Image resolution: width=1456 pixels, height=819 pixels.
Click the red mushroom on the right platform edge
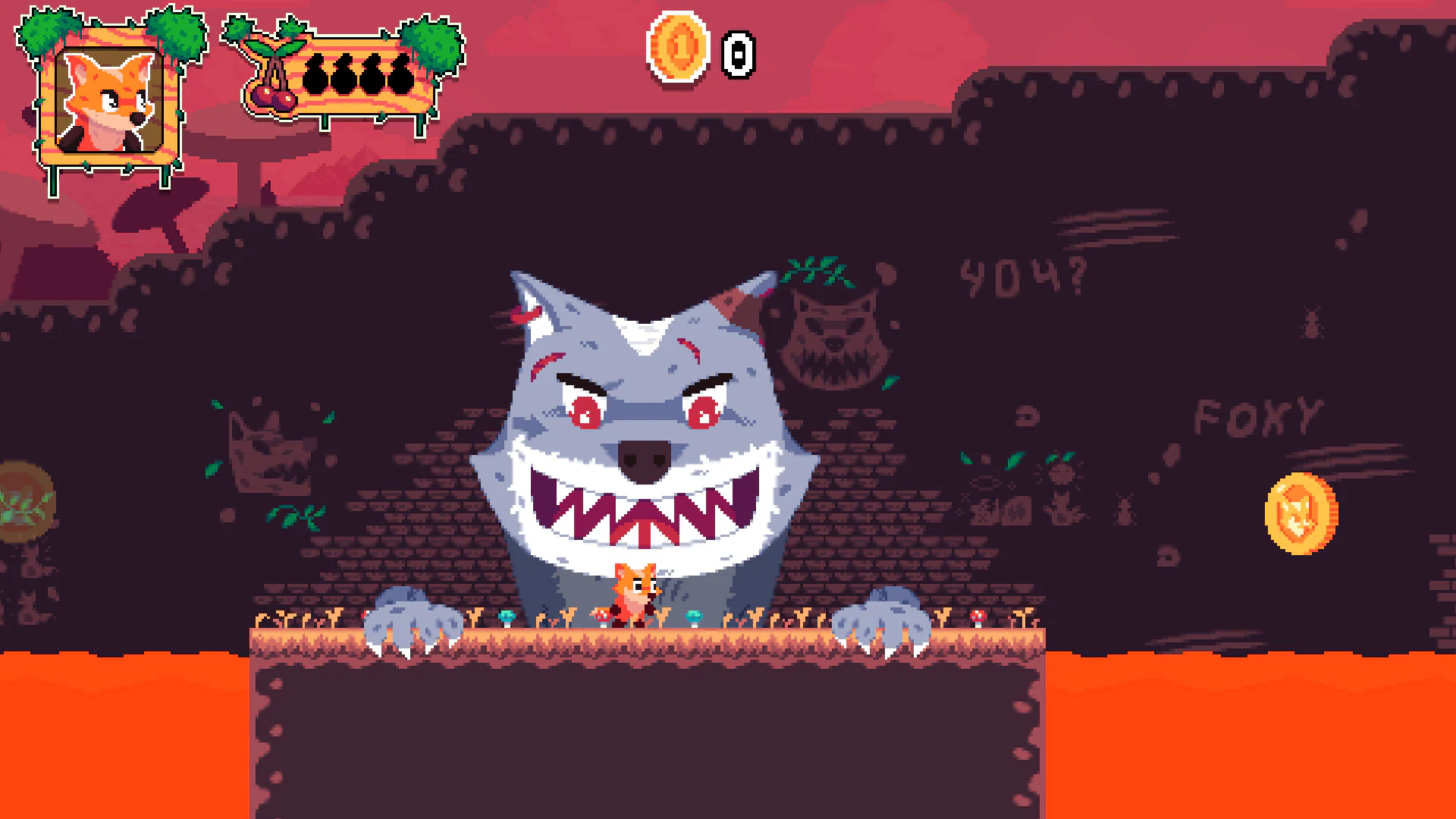click(977, 616)
